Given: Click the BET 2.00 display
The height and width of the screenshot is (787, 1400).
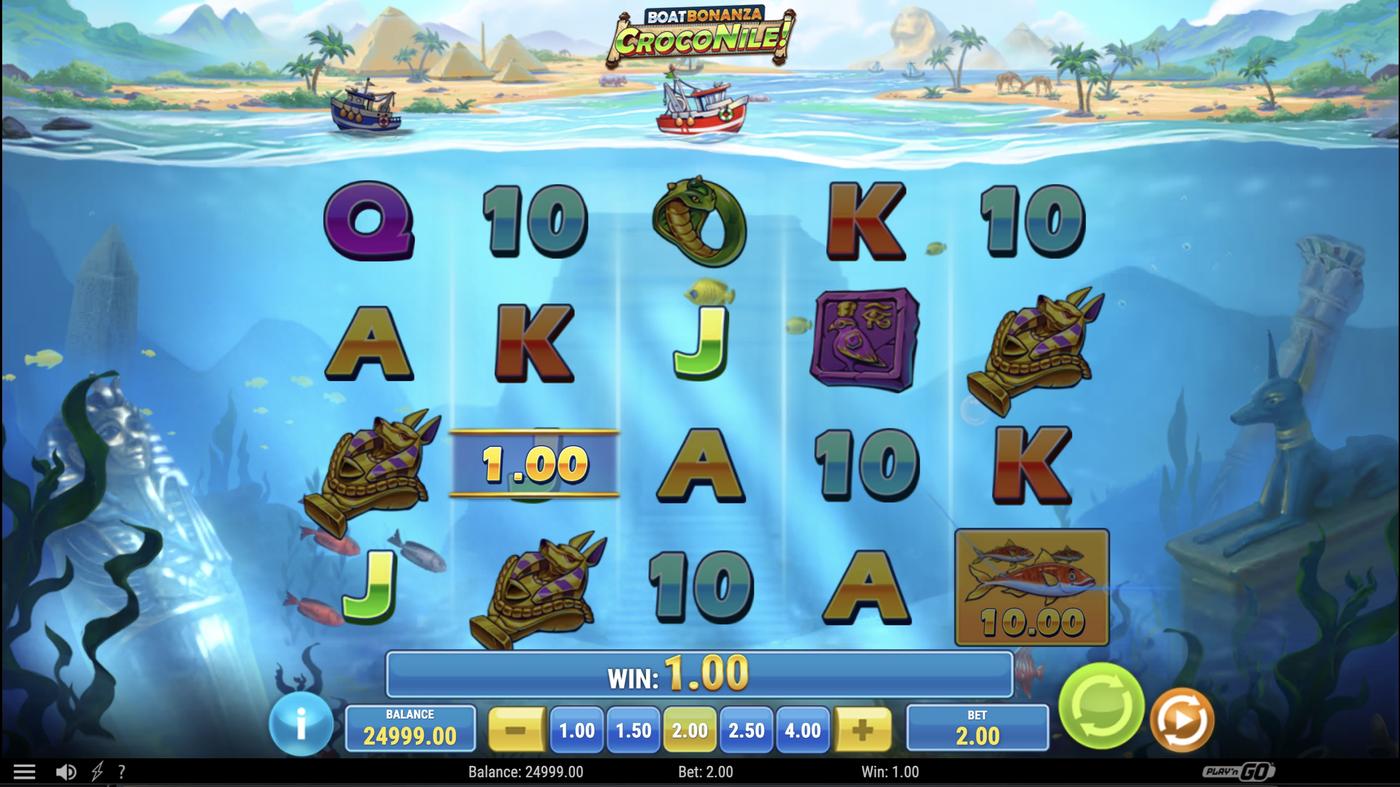Looking at the screenshot, I should (977, 725).
